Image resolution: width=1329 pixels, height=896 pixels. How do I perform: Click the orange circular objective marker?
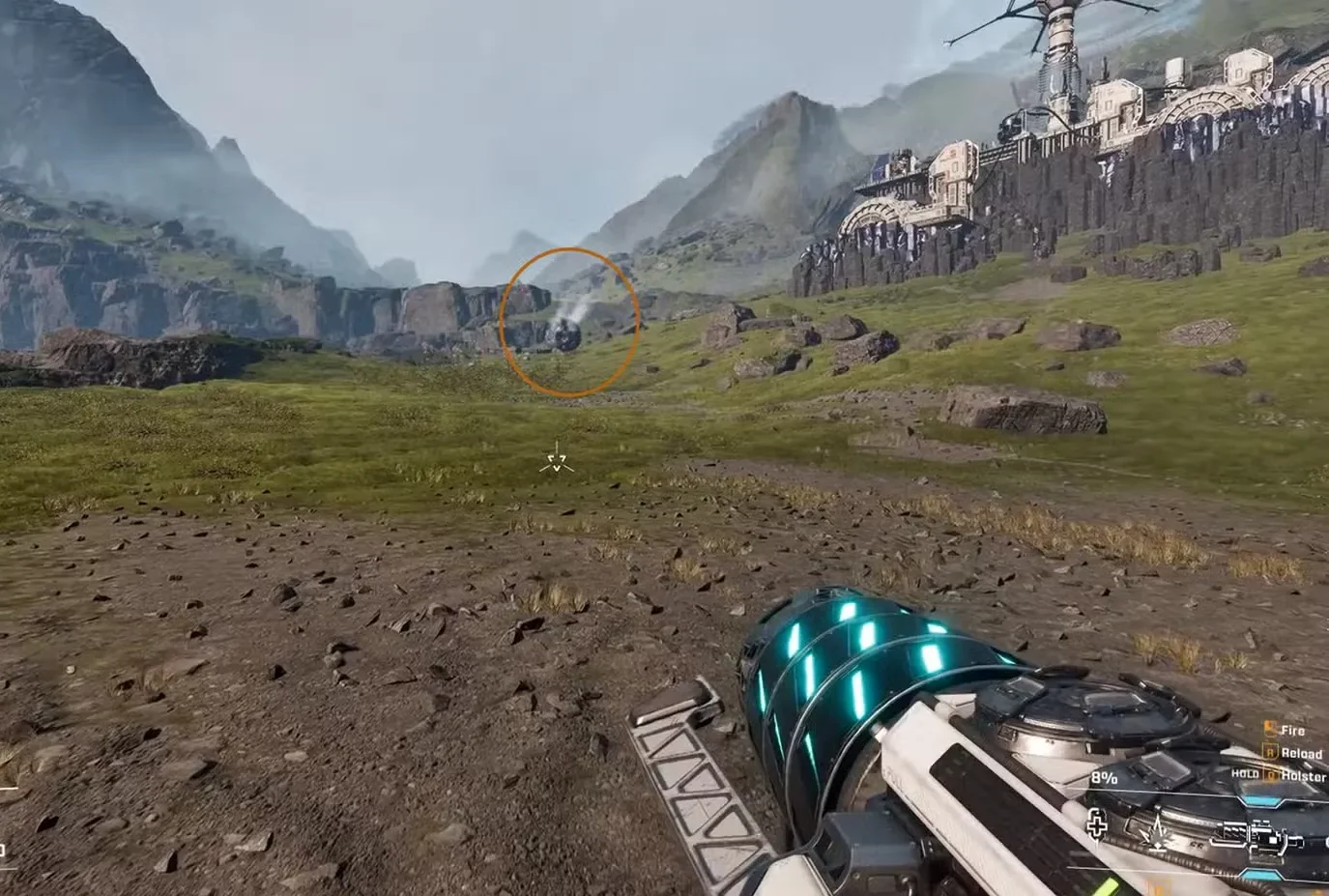coord(568,320)
